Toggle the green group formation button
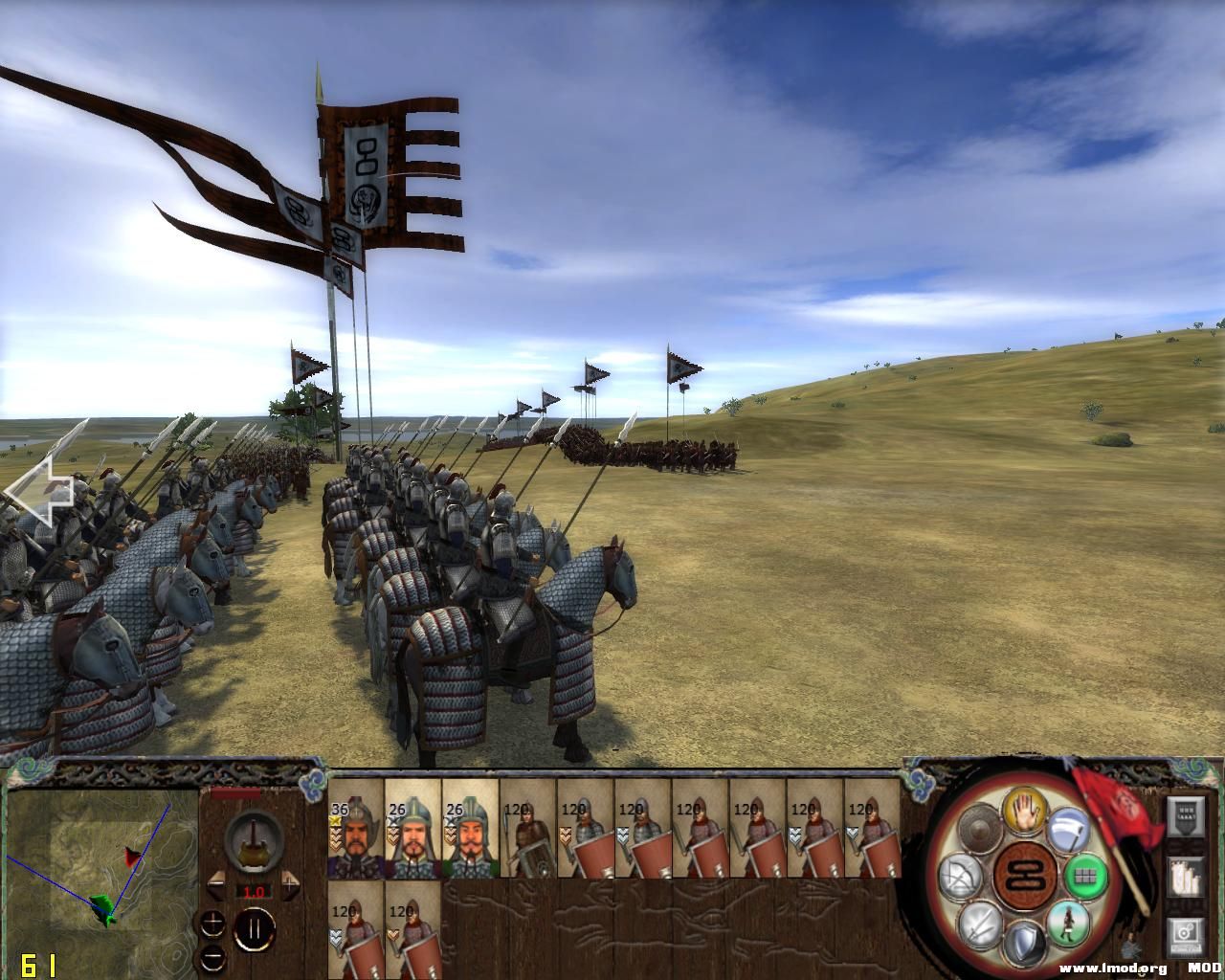Image resolution: width=1225 pixels, height=980 pixels. click(x=1085, y=875)
